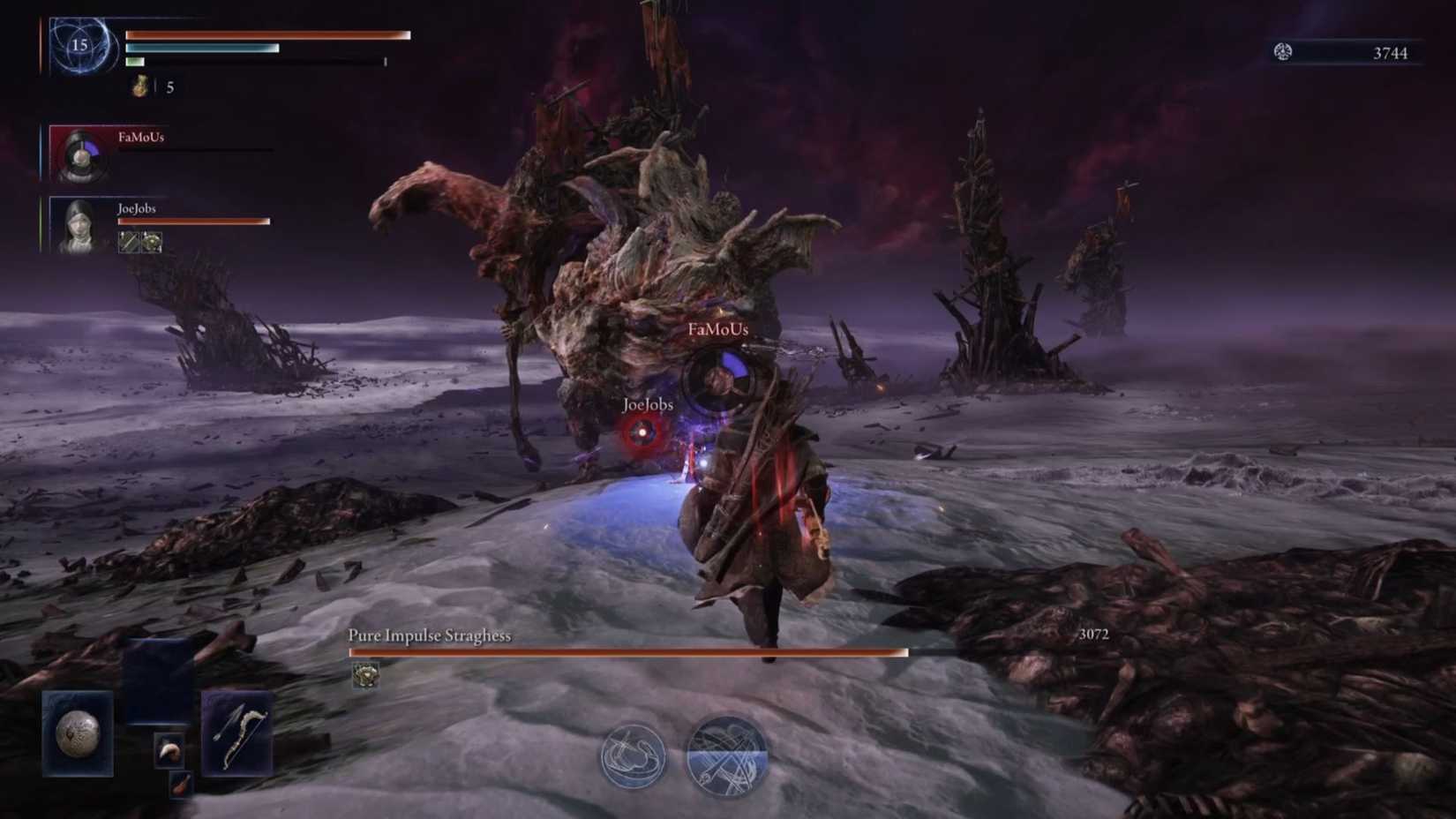The image size is (1456, 819).
Task: Click the Crimson Flask icon under the stamina bar
Action: [x=139, y=86]
